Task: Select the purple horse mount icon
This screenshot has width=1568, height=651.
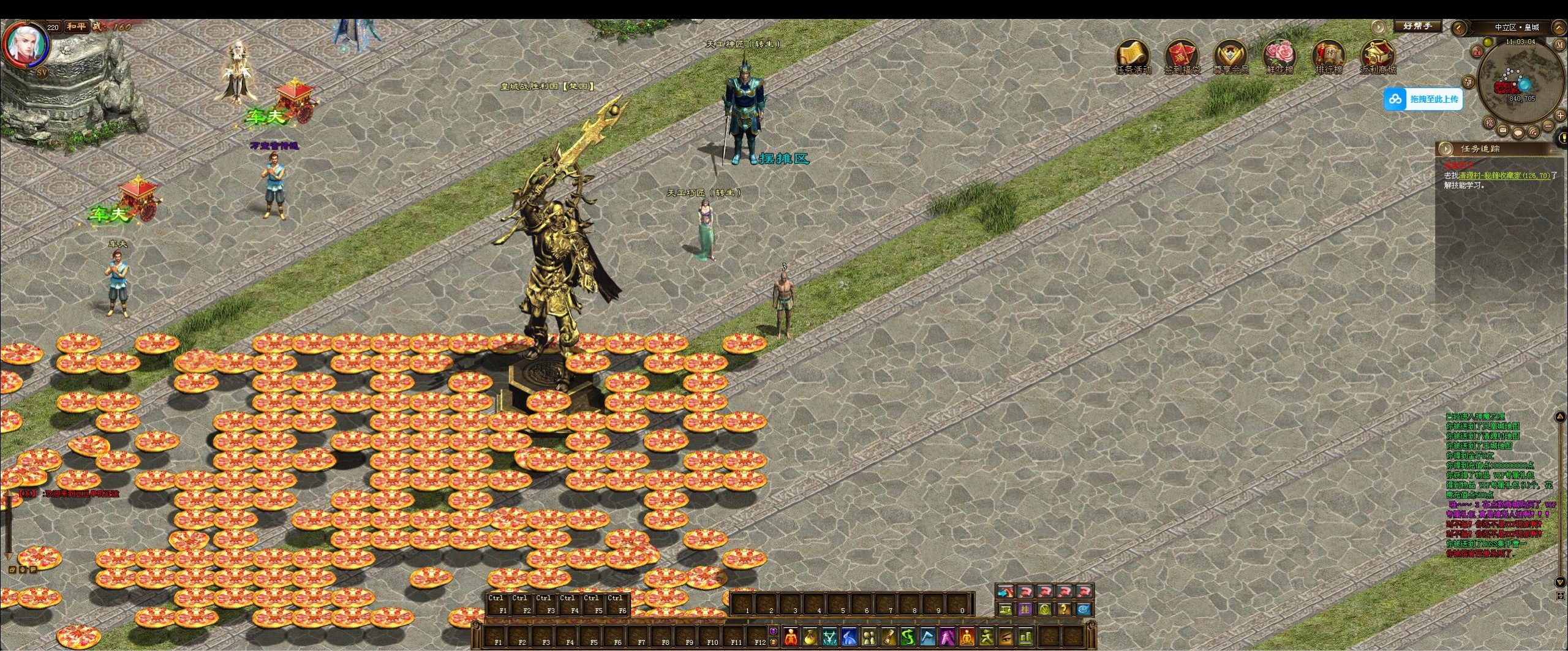Action: pyautogui.click(x=946, y=637)
